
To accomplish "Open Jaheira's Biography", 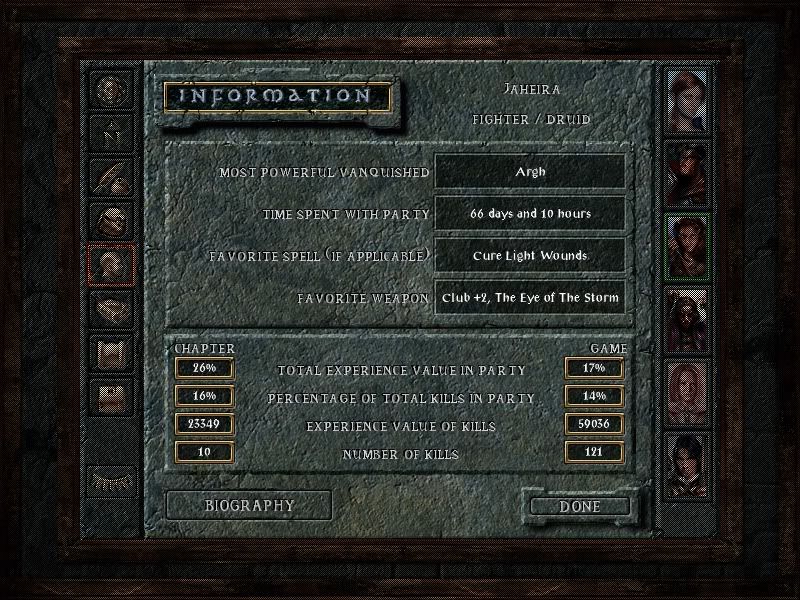I will click(249, 505).
